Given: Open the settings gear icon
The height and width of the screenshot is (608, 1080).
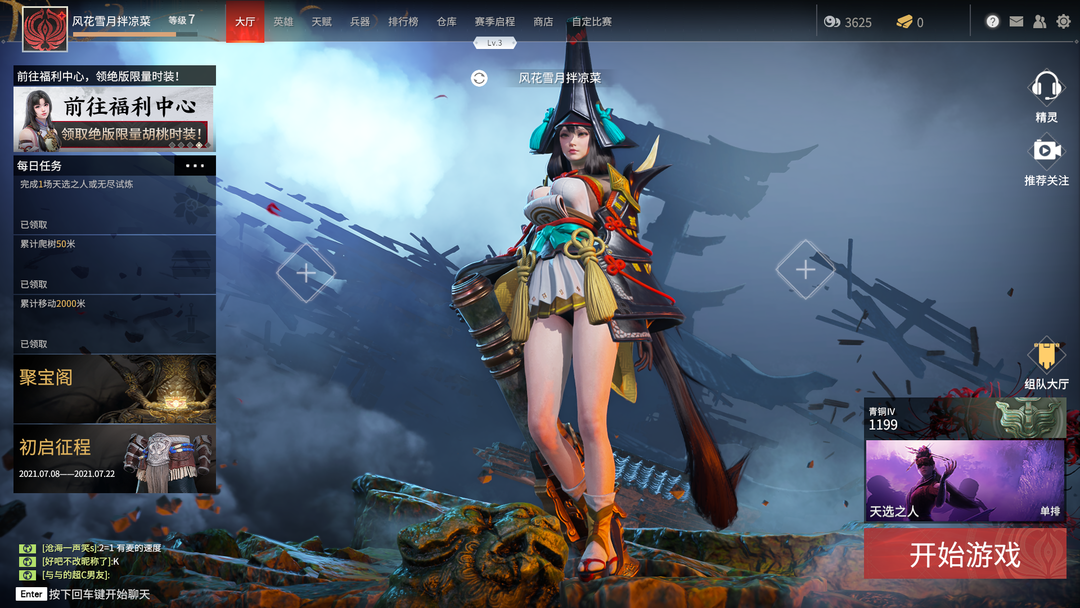Looking at the screenshot, I should pos(1063,21).
